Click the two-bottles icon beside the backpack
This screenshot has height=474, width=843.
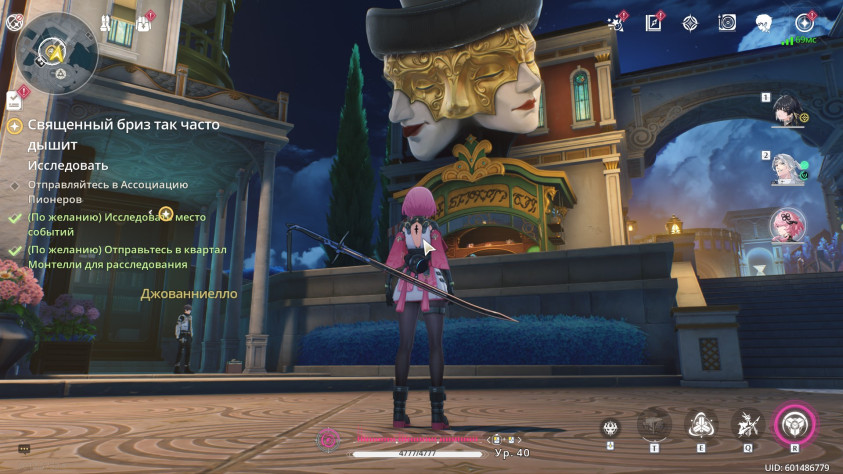pos(107,22)
